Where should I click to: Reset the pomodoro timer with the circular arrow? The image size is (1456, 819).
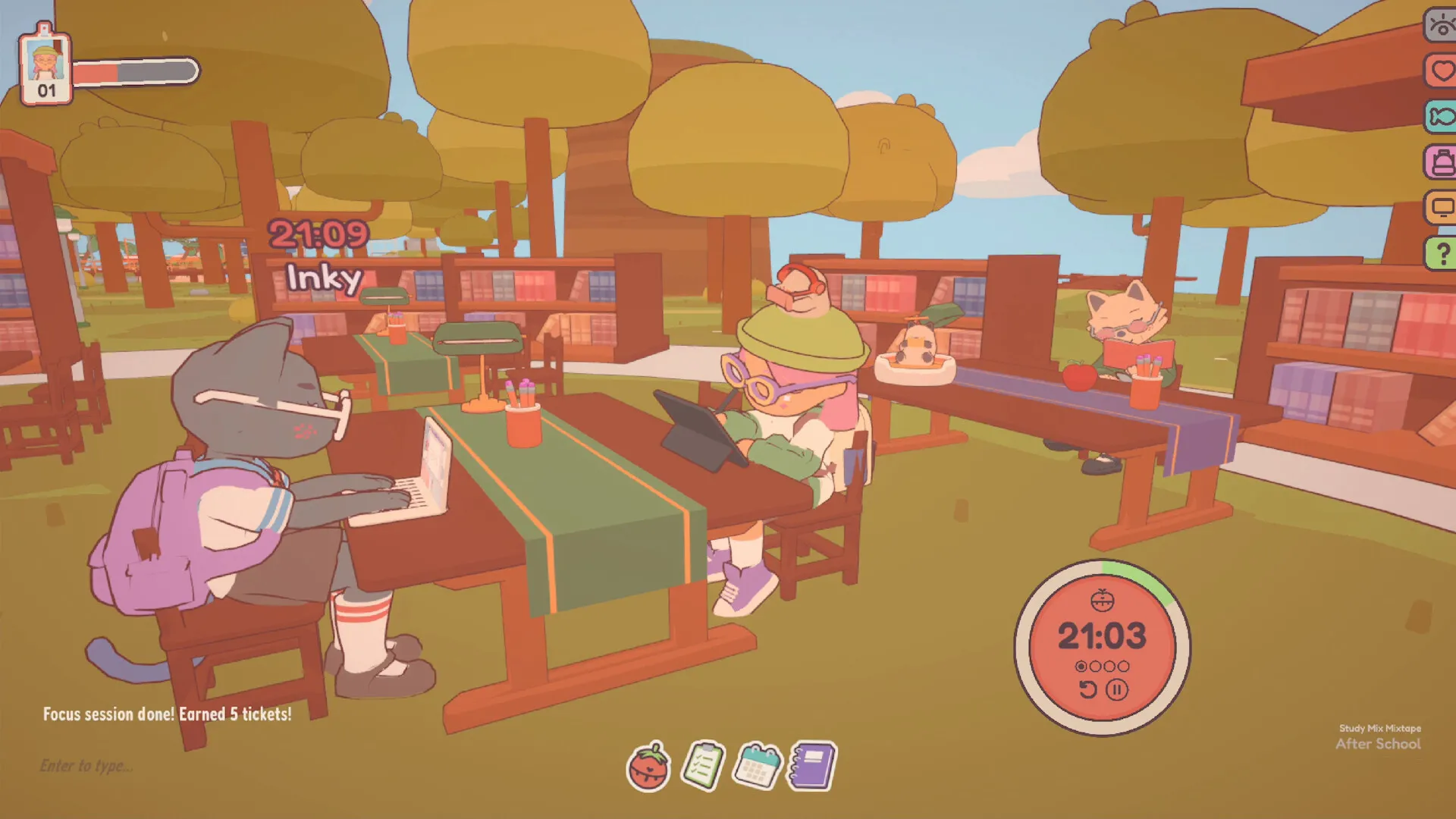pyautogui.click(x=1088, y=690)
